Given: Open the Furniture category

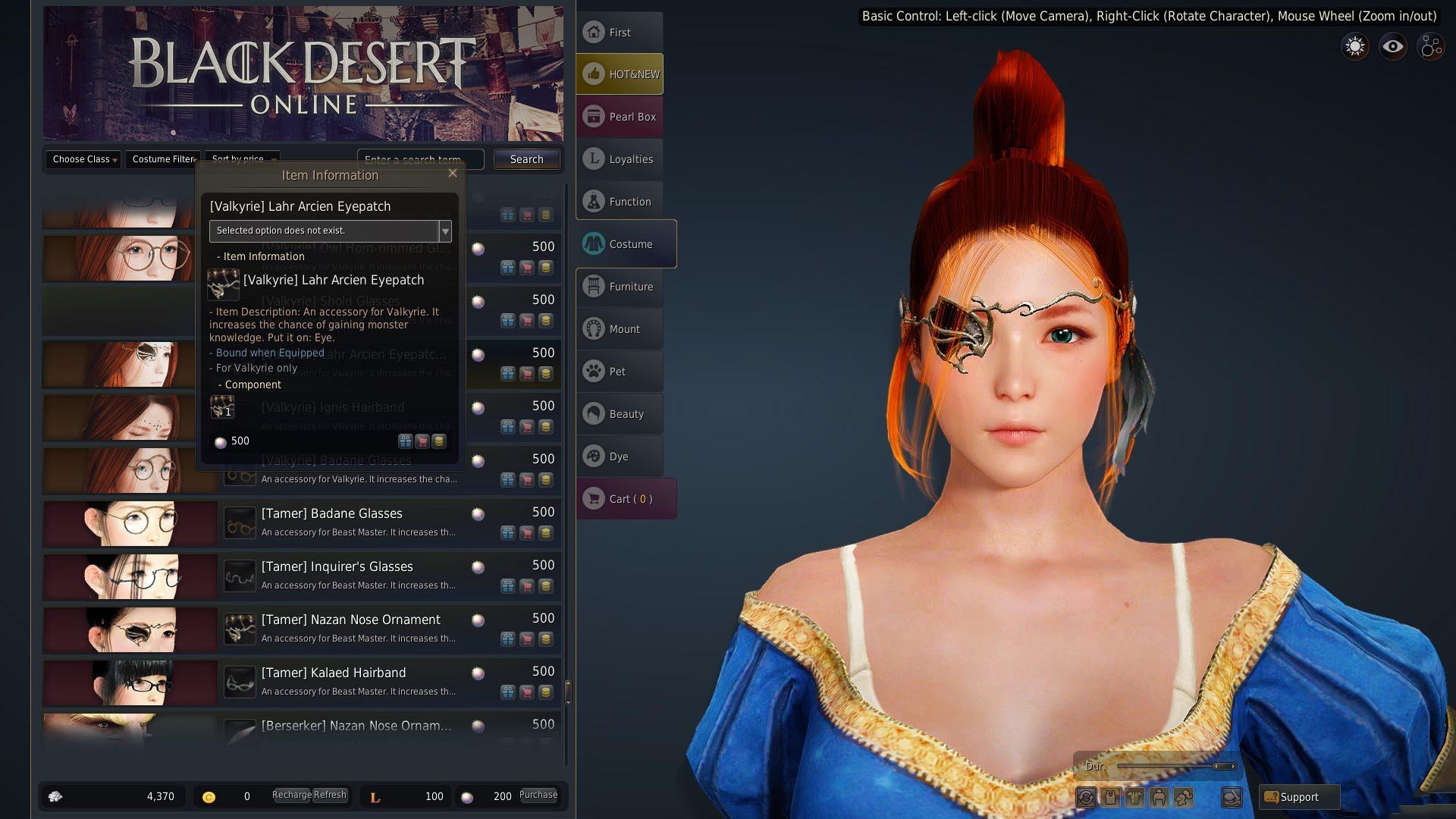Looking at the screenshot, I should [620, 287].
